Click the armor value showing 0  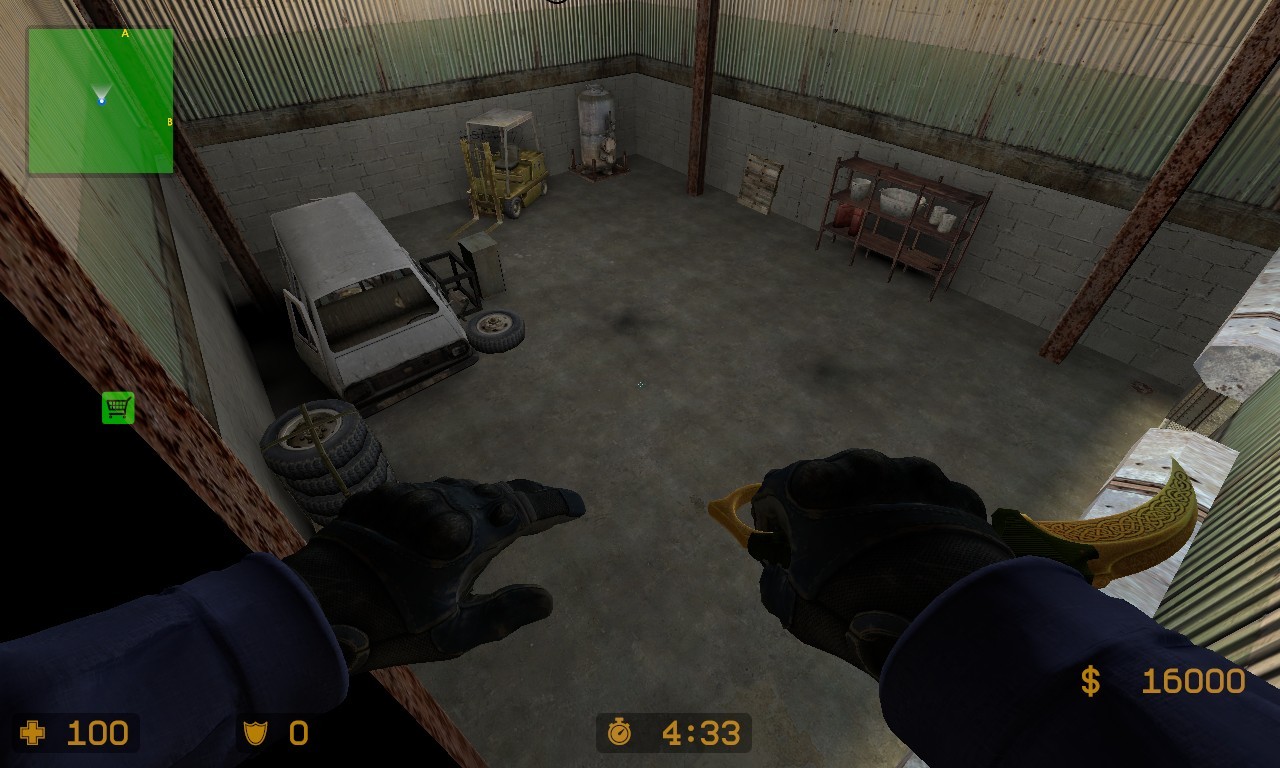point(297,734)
